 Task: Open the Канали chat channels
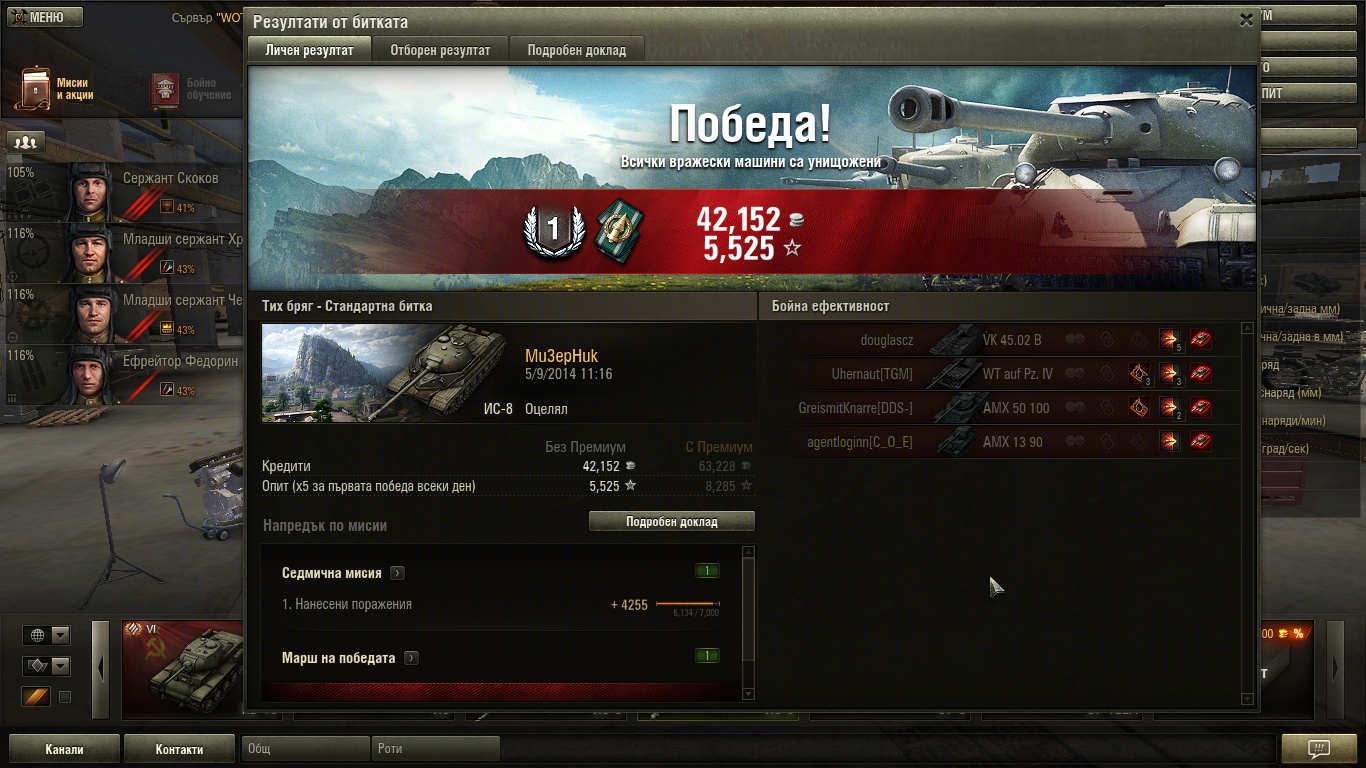tap(64, 749)
